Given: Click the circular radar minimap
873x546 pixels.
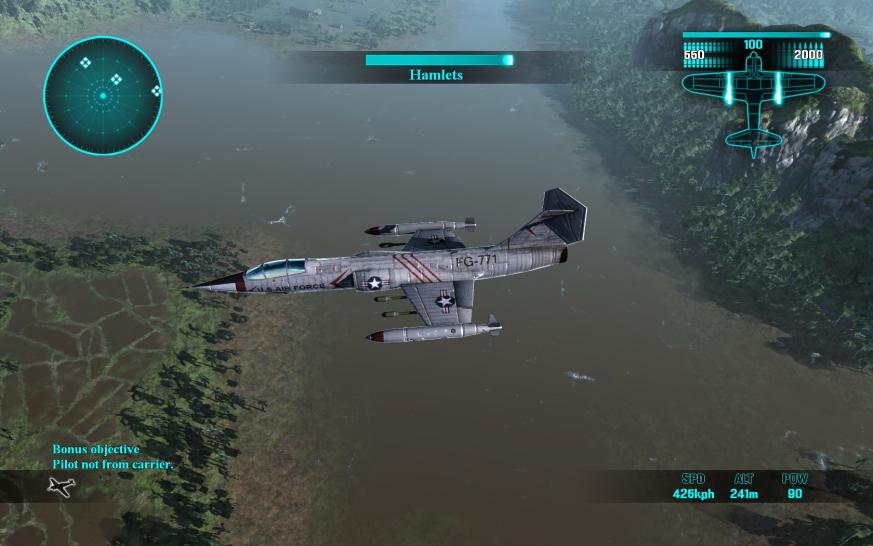Looking at the screenshot, I should 103,95.
